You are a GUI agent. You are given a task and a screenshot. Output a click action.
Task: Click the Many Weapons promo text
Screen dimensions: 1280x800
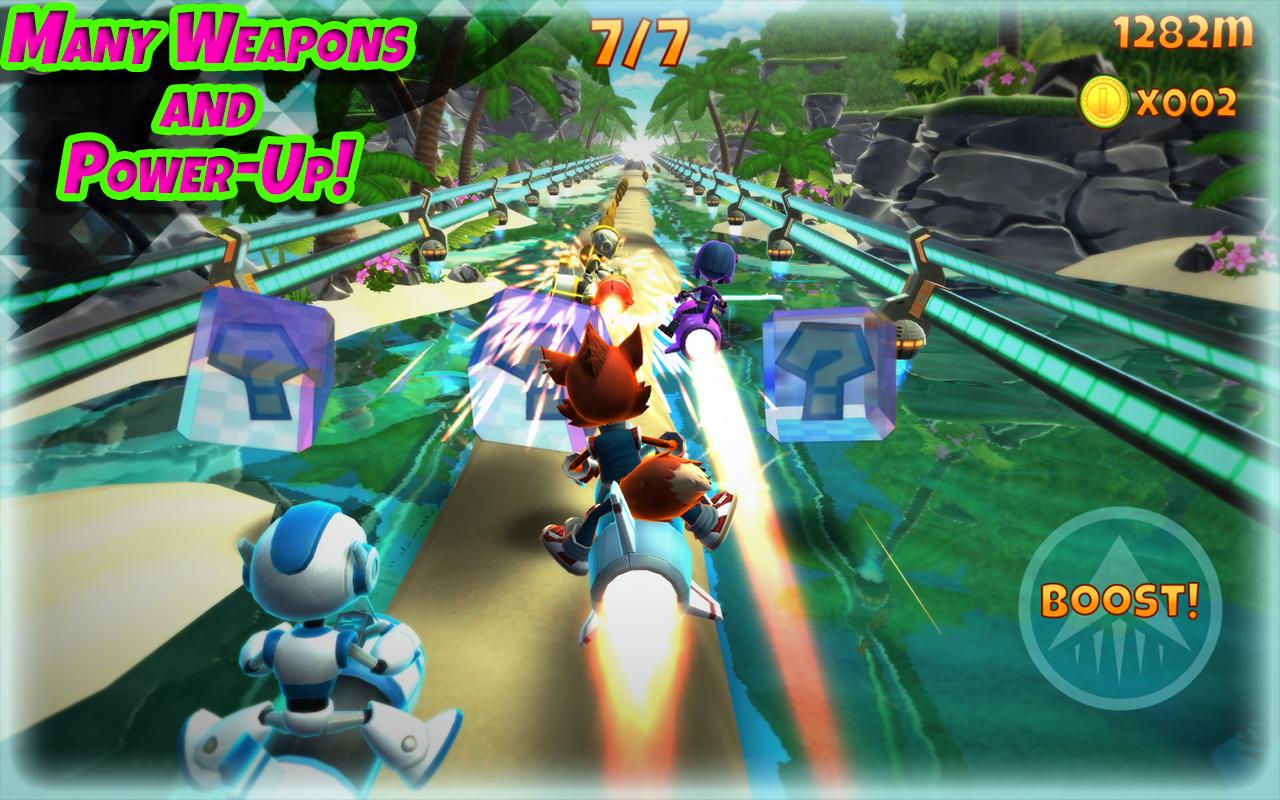(208, 40)
